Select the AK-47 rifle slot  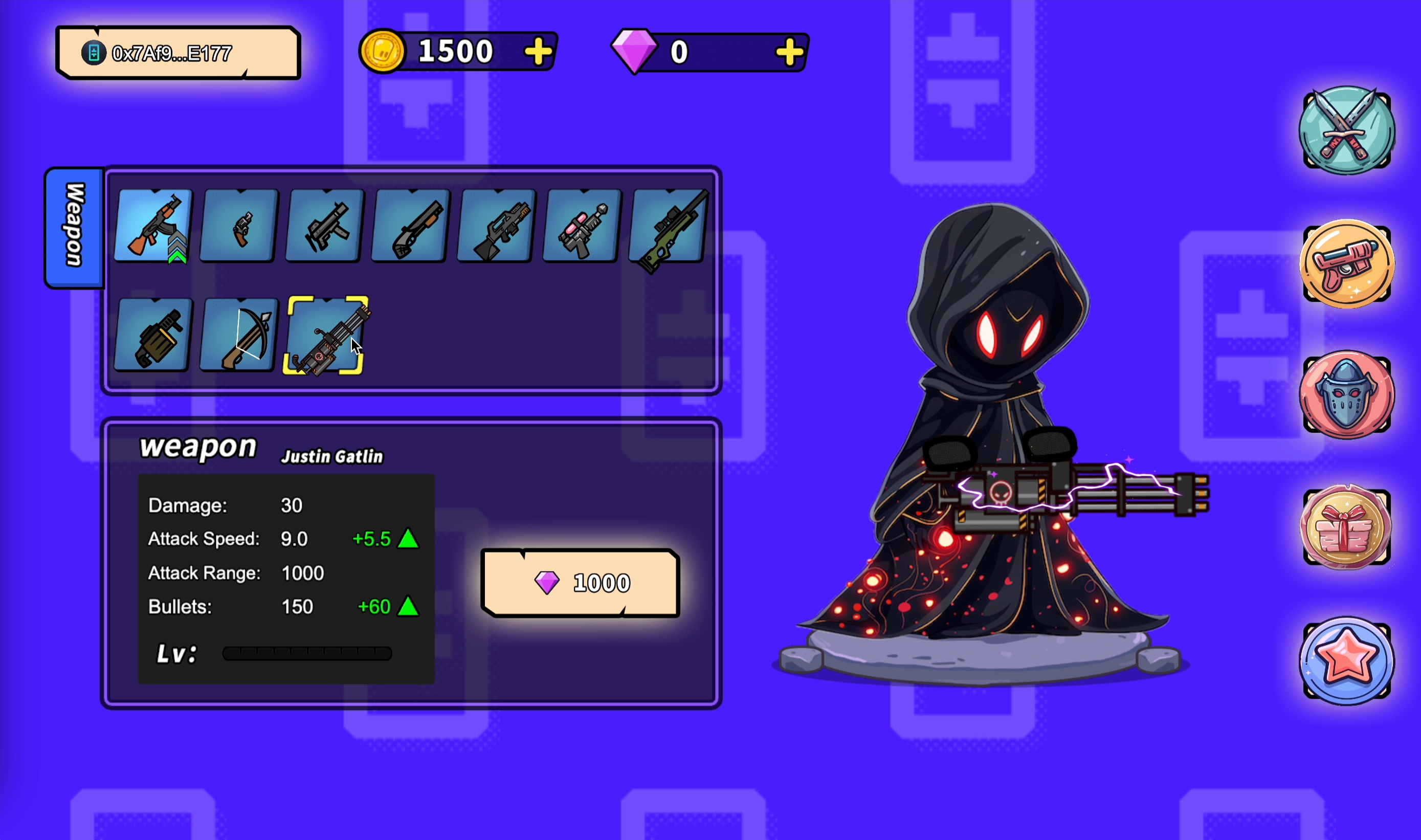[x=153, y=226]
